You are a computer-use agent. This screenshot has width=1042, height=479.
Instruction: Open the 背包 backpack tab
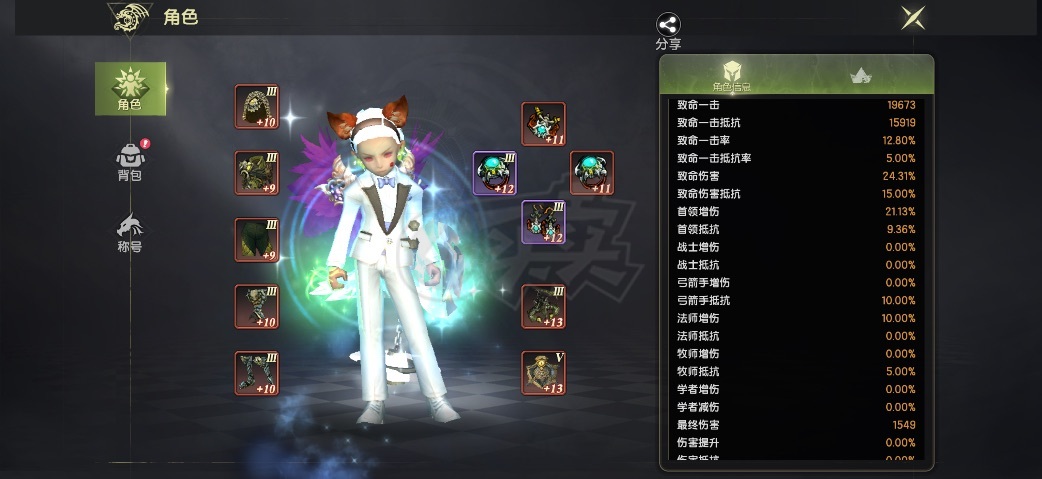coord(130,161)
